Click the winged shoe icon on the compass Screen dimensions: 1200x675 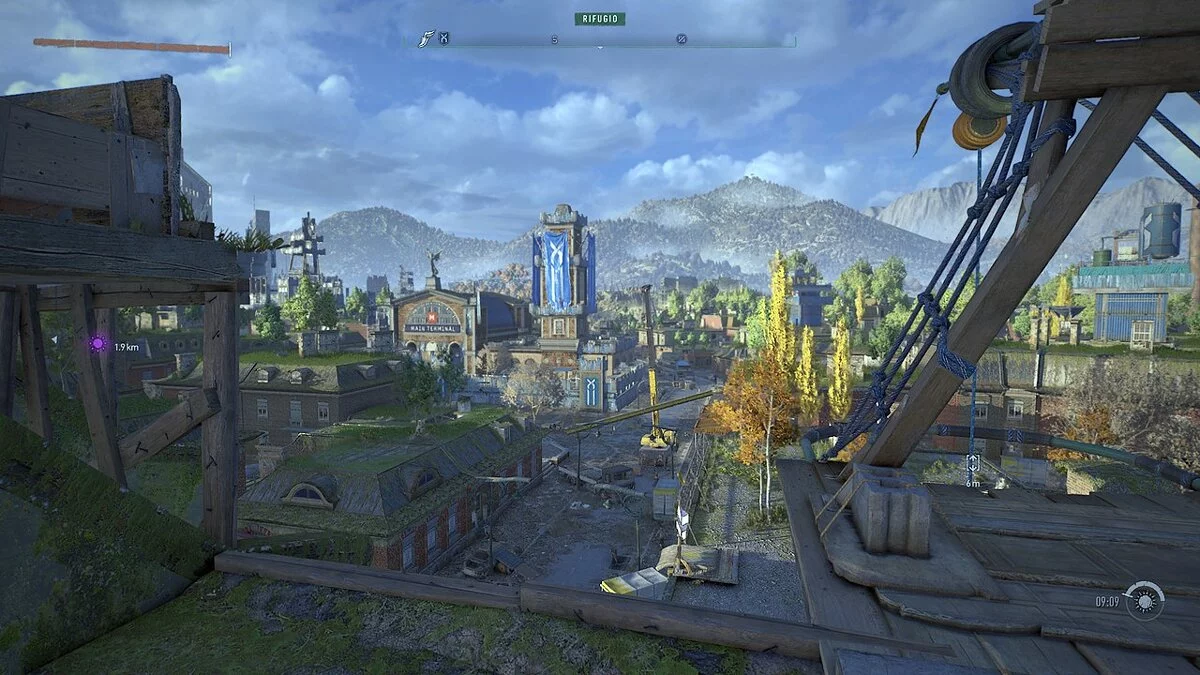tap(426, 39)
